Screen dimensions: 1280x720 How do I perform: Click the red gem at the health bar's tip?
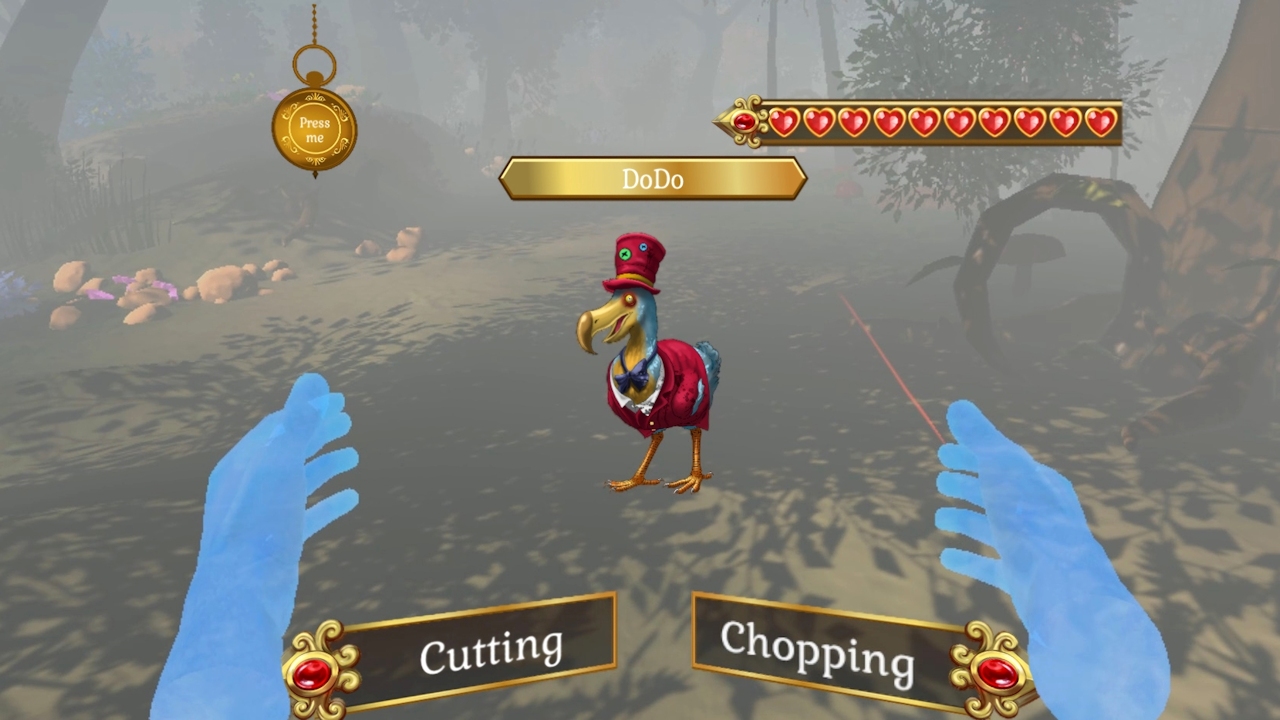point(744,122)
